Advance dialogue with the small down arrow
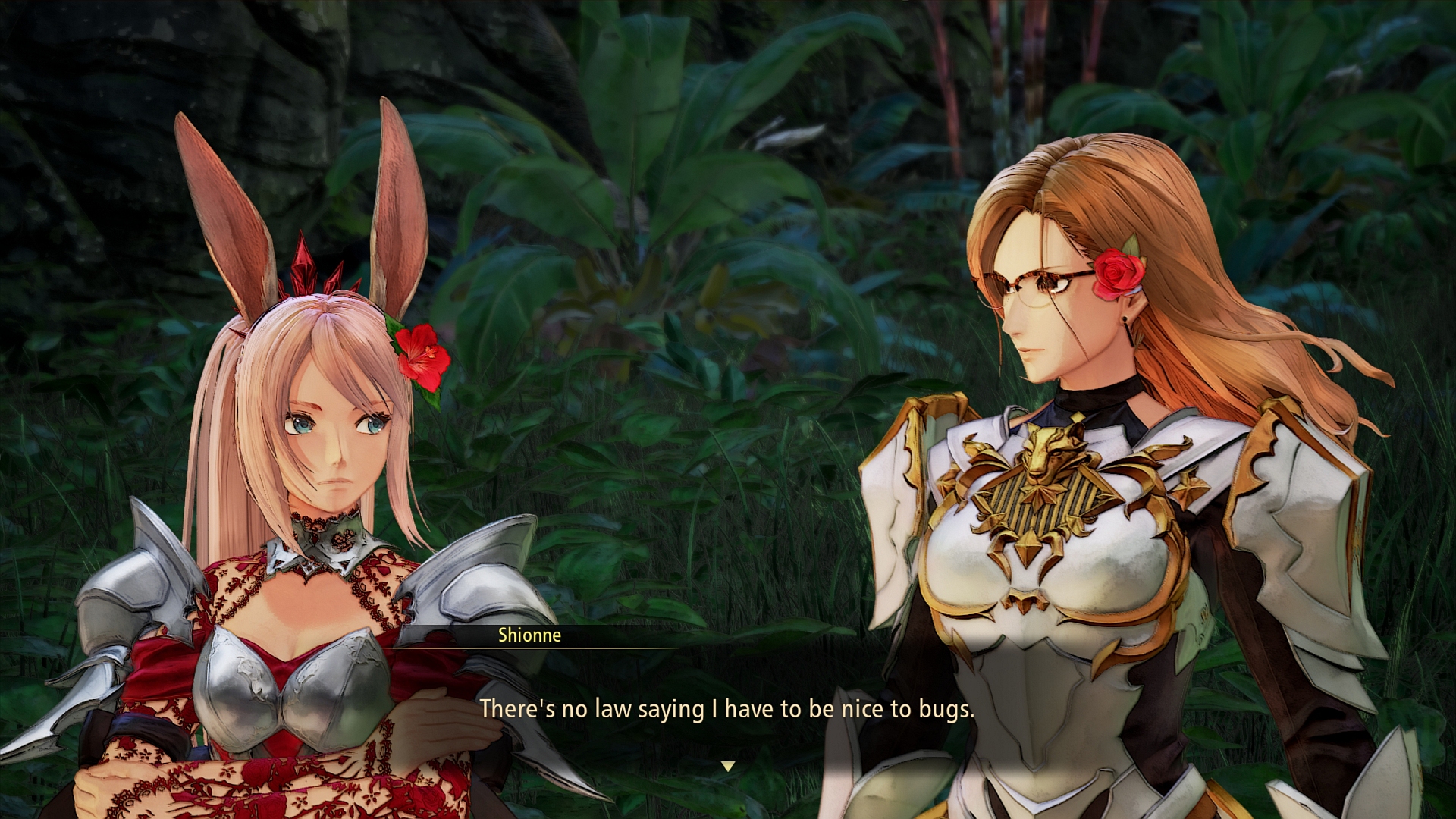This screenshot has width=1456, height=819. 728,766
